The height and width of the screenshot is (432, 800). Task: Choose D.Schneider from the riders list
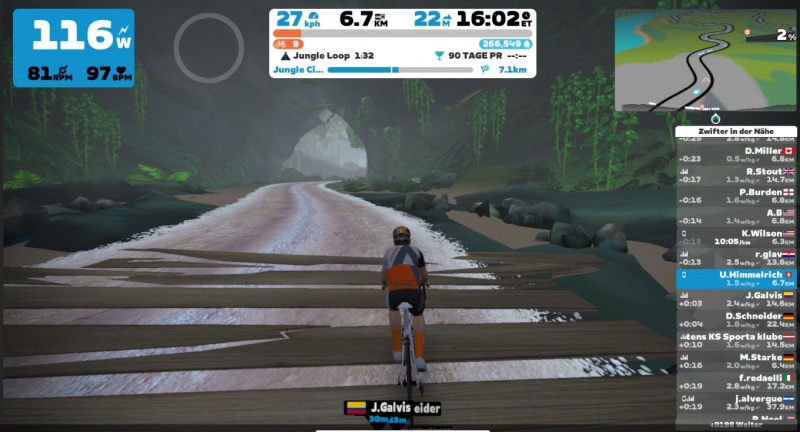coord(736,320)
